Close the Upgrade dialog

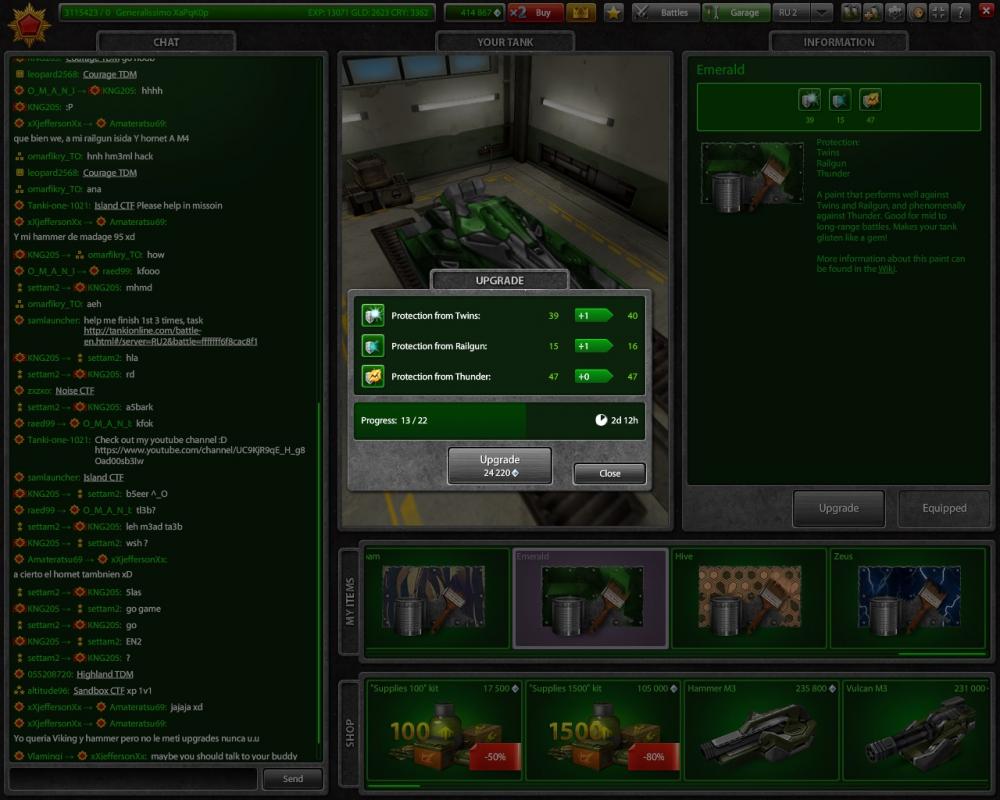[x=609, y=473]
